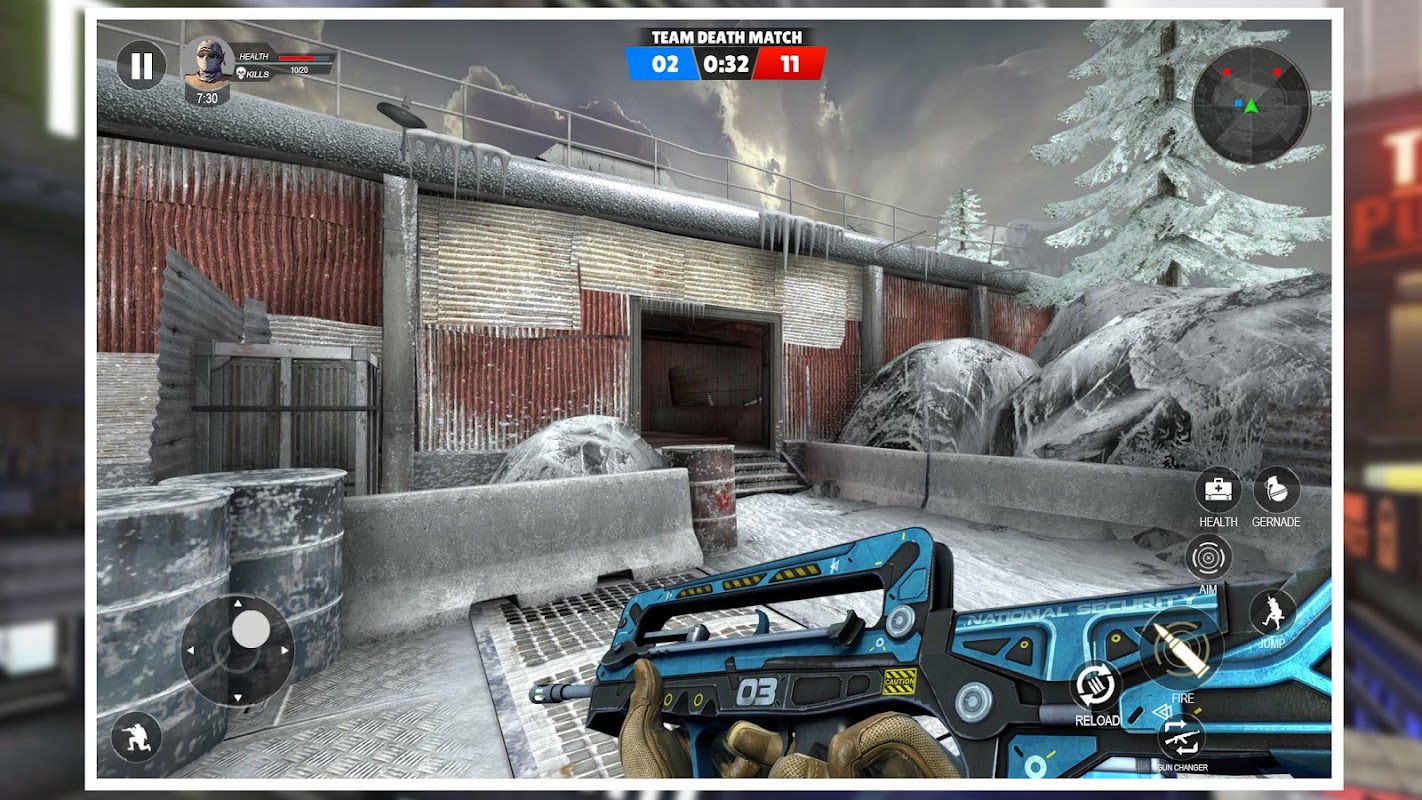This screenshot has height=800, width=1422.
Task: Toggle crouch stance icon
Action: (x=136, y=738)
